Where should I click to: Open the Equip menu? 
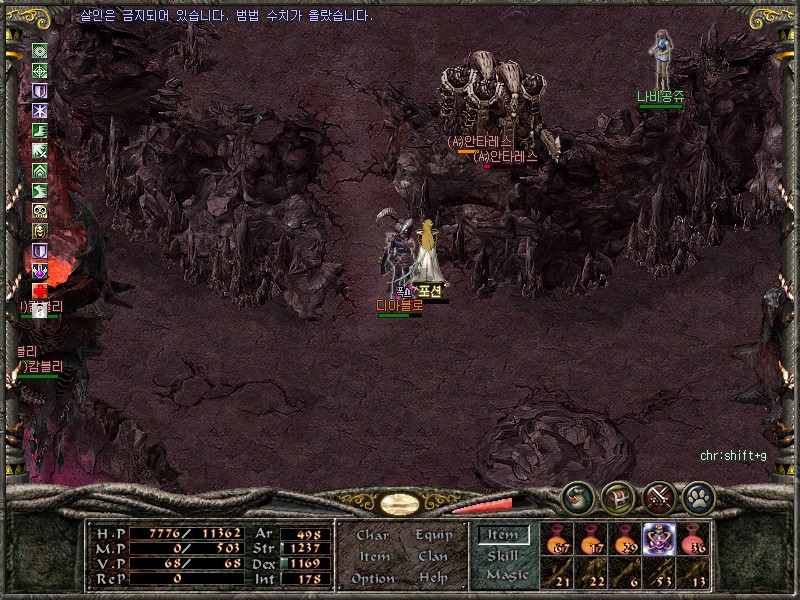[434, 536]
